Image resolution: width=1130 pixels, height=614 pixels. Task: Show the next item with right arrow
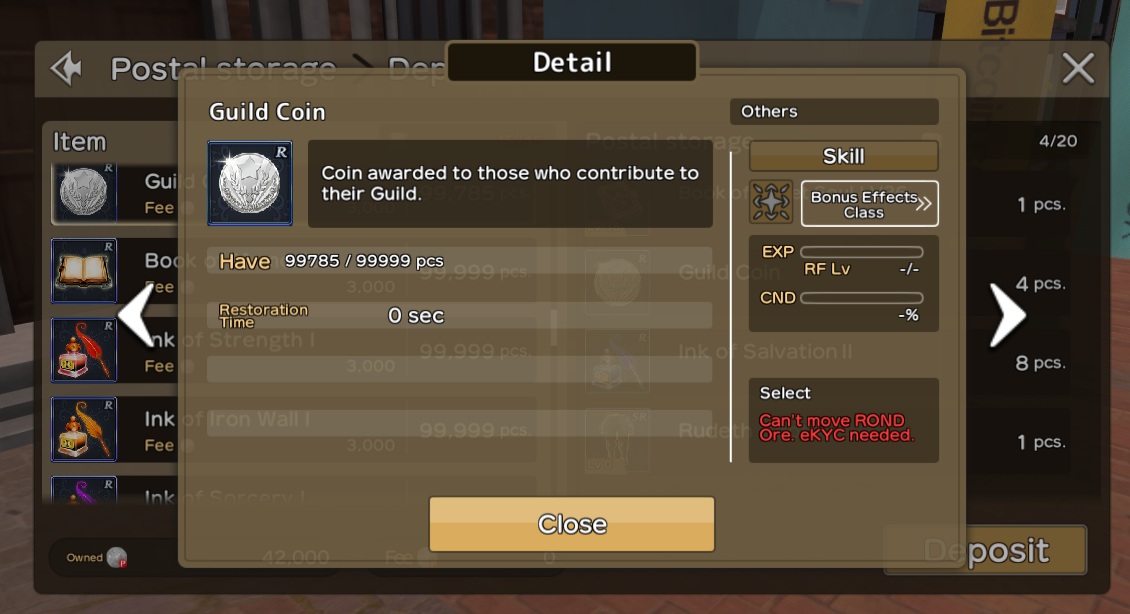1007,316
